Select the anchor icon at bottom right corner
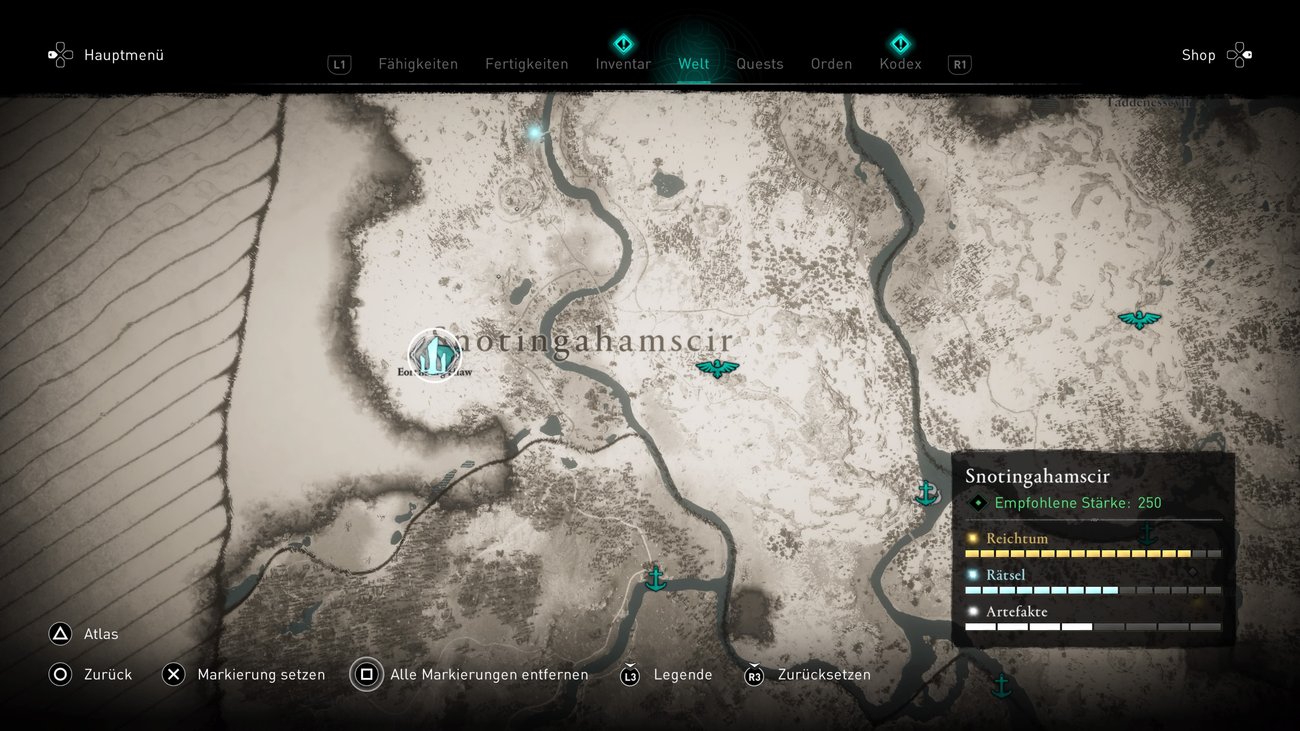Viewport: 1300px width, 731px height. click(1002, 686)
